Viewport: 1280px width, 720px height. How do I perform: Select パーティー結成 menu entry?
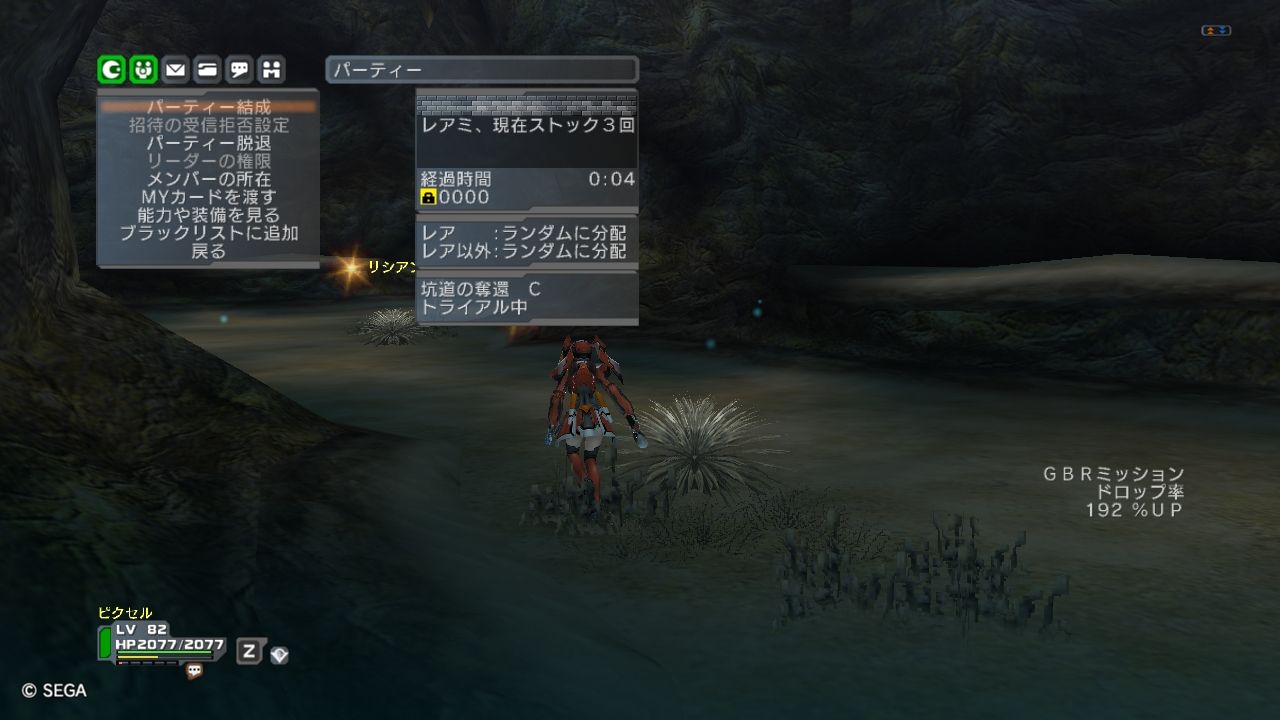tap(208, 107)
